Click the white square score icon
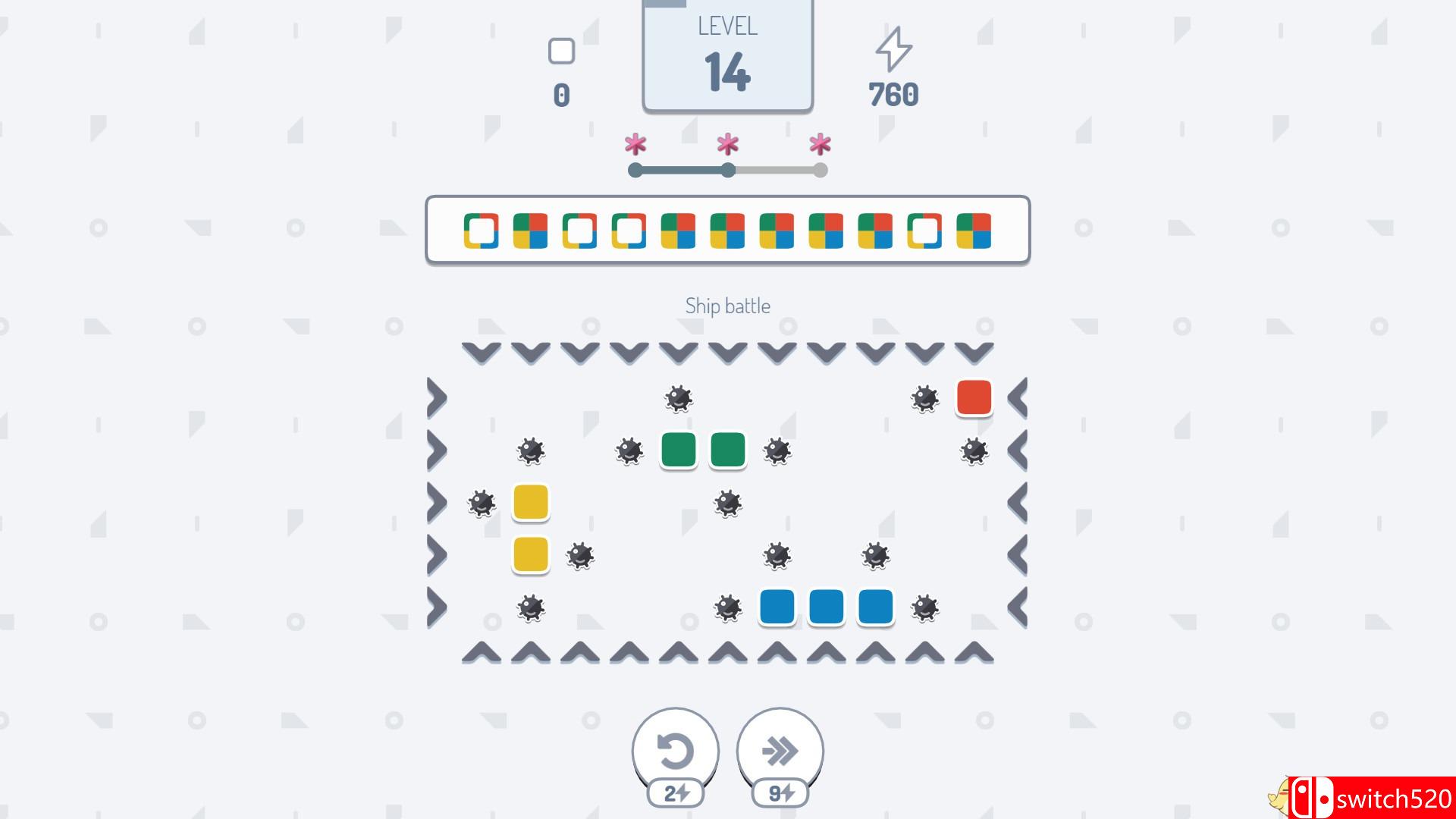 561,51
